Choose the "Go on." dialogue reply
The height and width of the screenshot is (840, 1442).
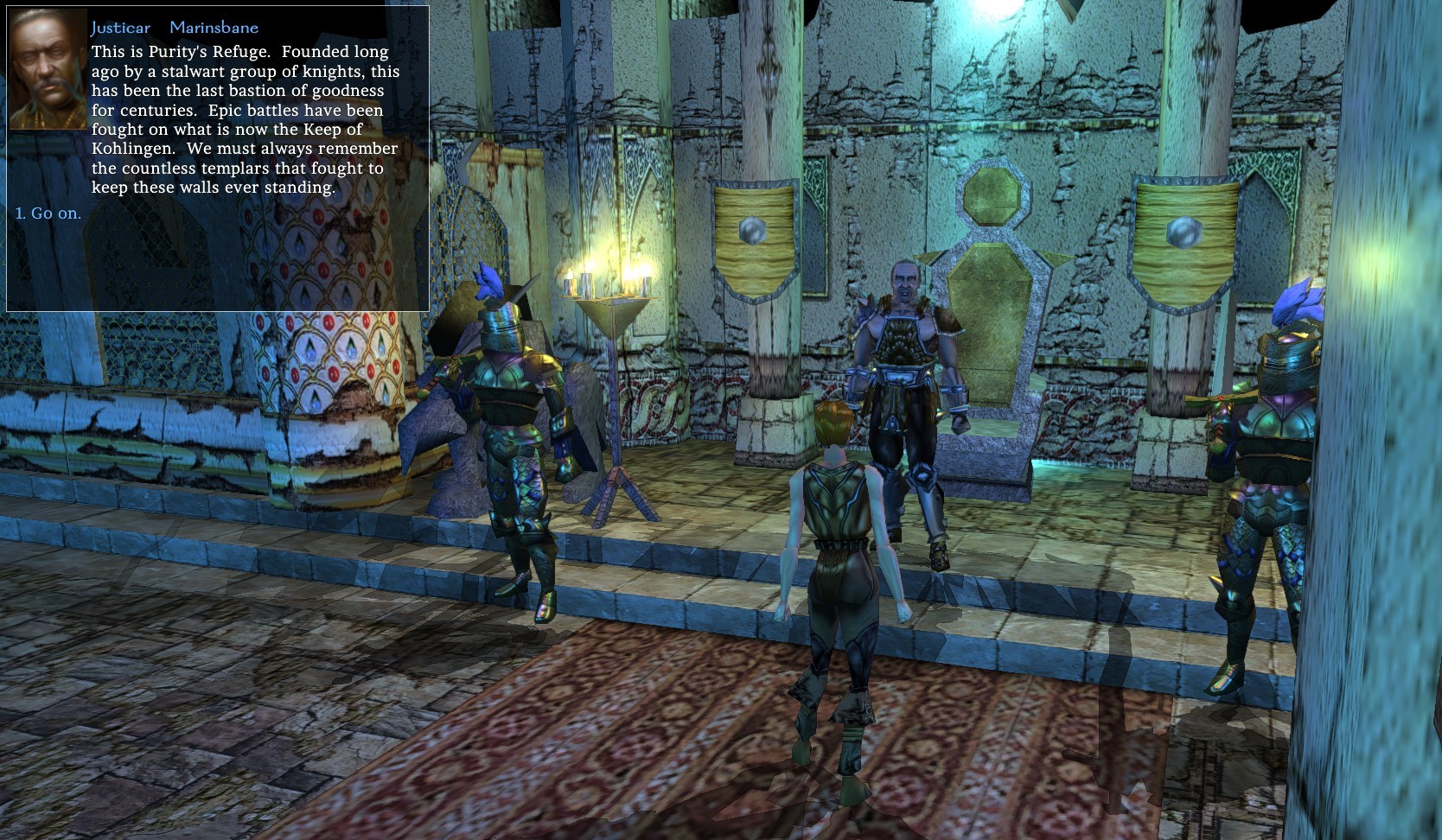(x=48, y=213)
